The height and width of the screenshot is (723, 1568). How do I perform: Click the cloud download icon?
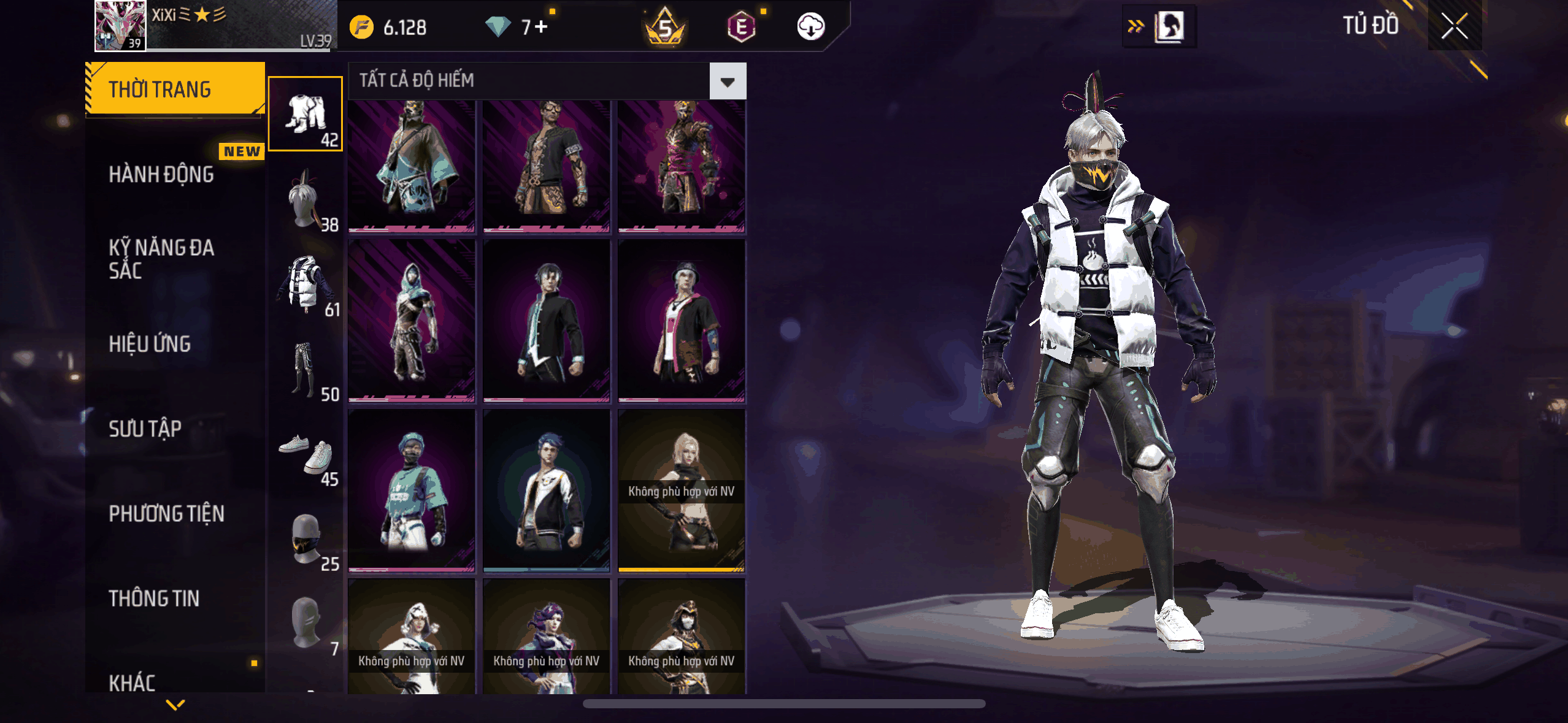810,27
